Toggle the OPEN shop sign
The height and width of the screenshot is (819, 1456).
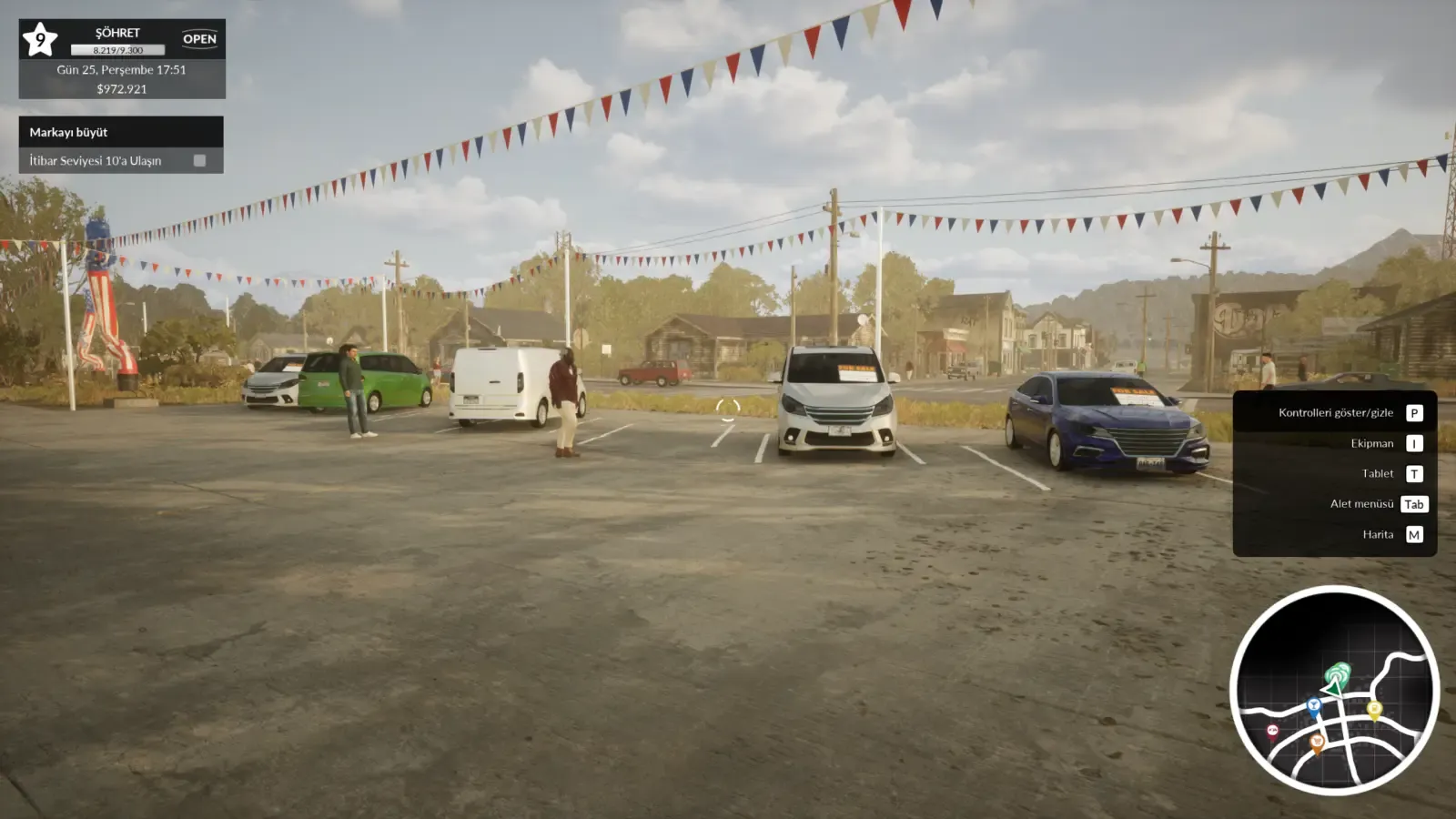(200, 38)
